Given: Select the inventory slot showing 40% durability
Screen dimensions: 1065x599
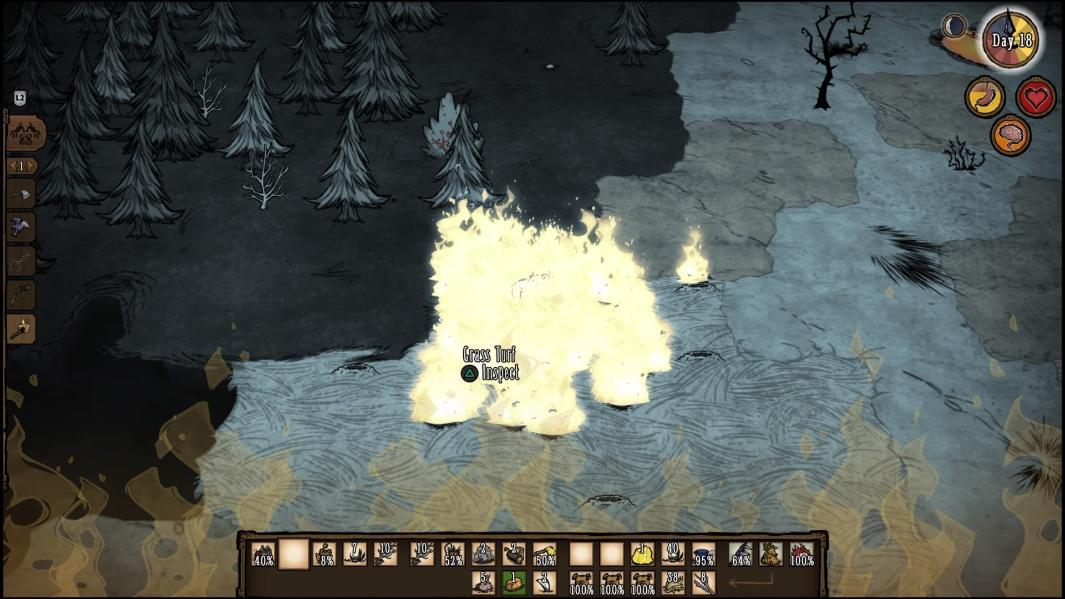Looking at the screenshot, I should click(263, 553).
